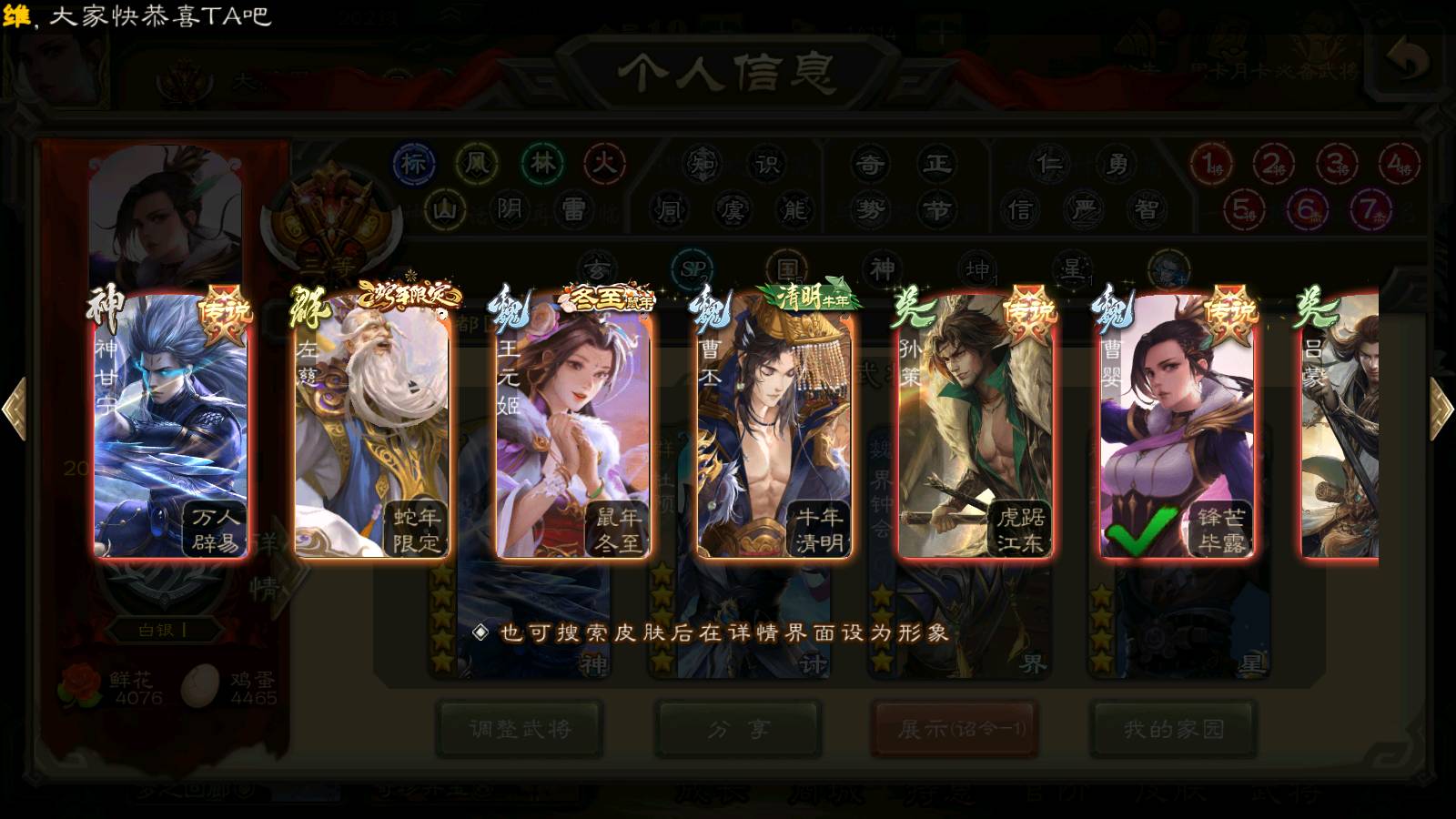
Task: Go back with the return arrow button
Action: [x=1408, y=60]
